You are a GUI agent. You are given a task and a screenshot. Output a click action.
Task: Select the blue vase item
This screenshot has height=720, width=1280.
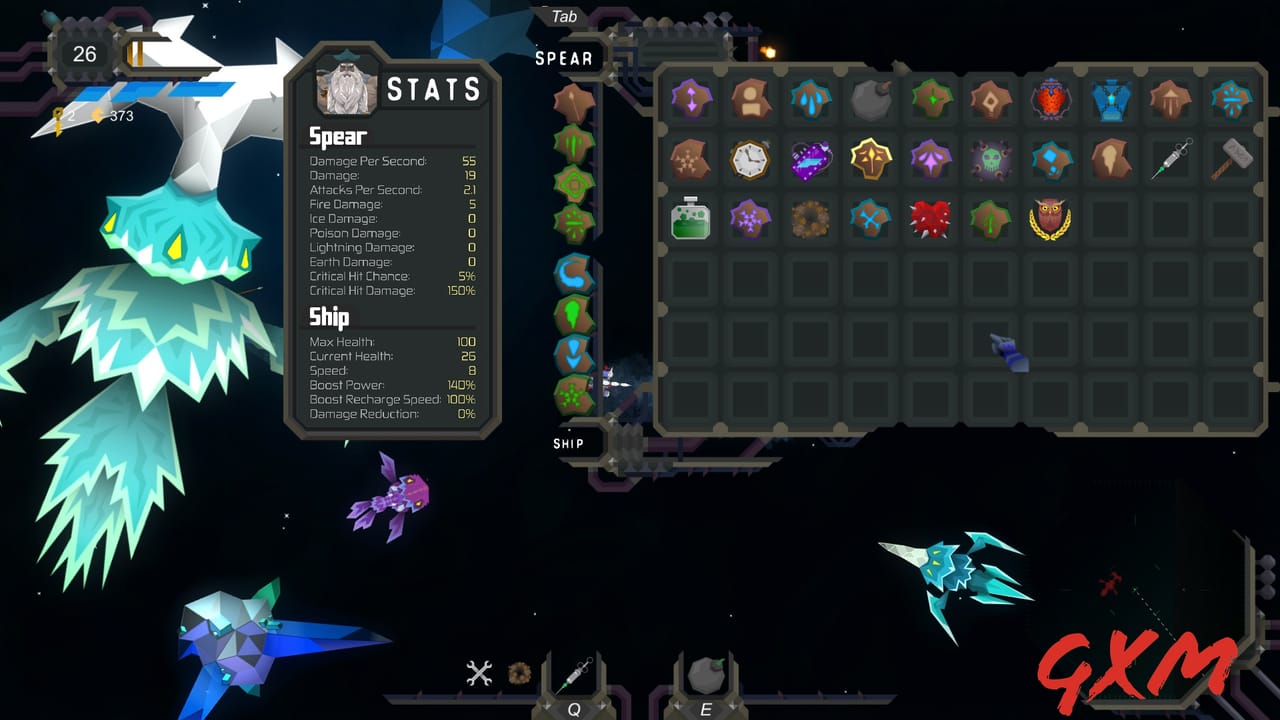(x=1111, y=99)
